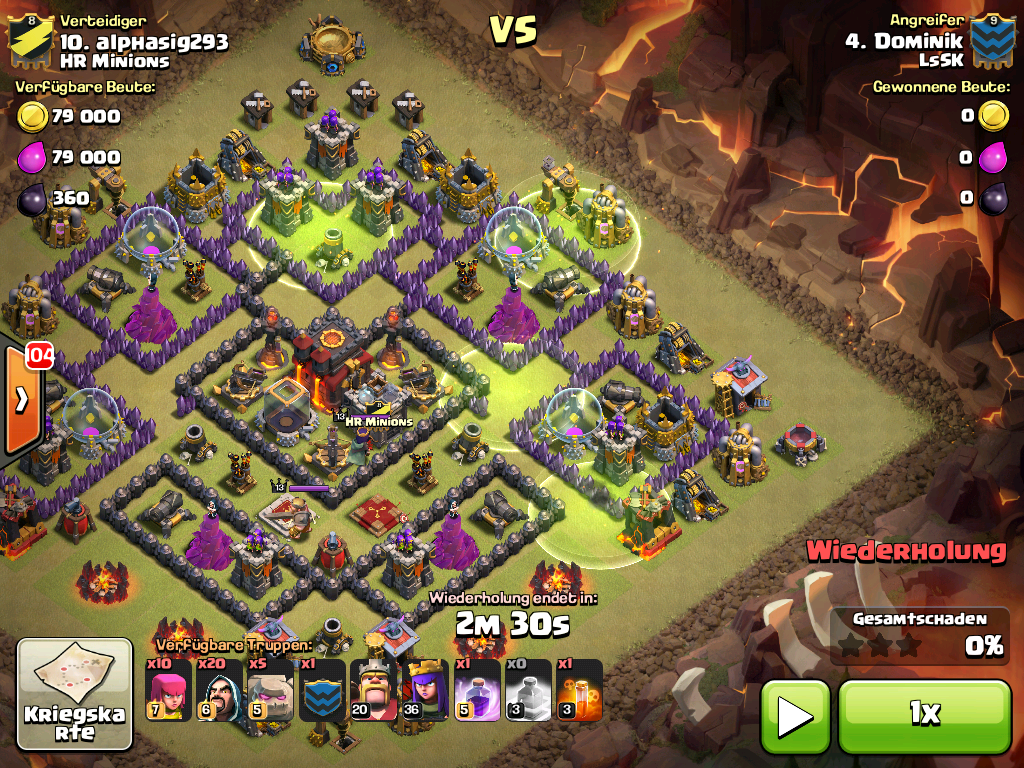Change the 1x replay speed
The width and height of the screenshot is (1024, 768).
click(924, 715)
